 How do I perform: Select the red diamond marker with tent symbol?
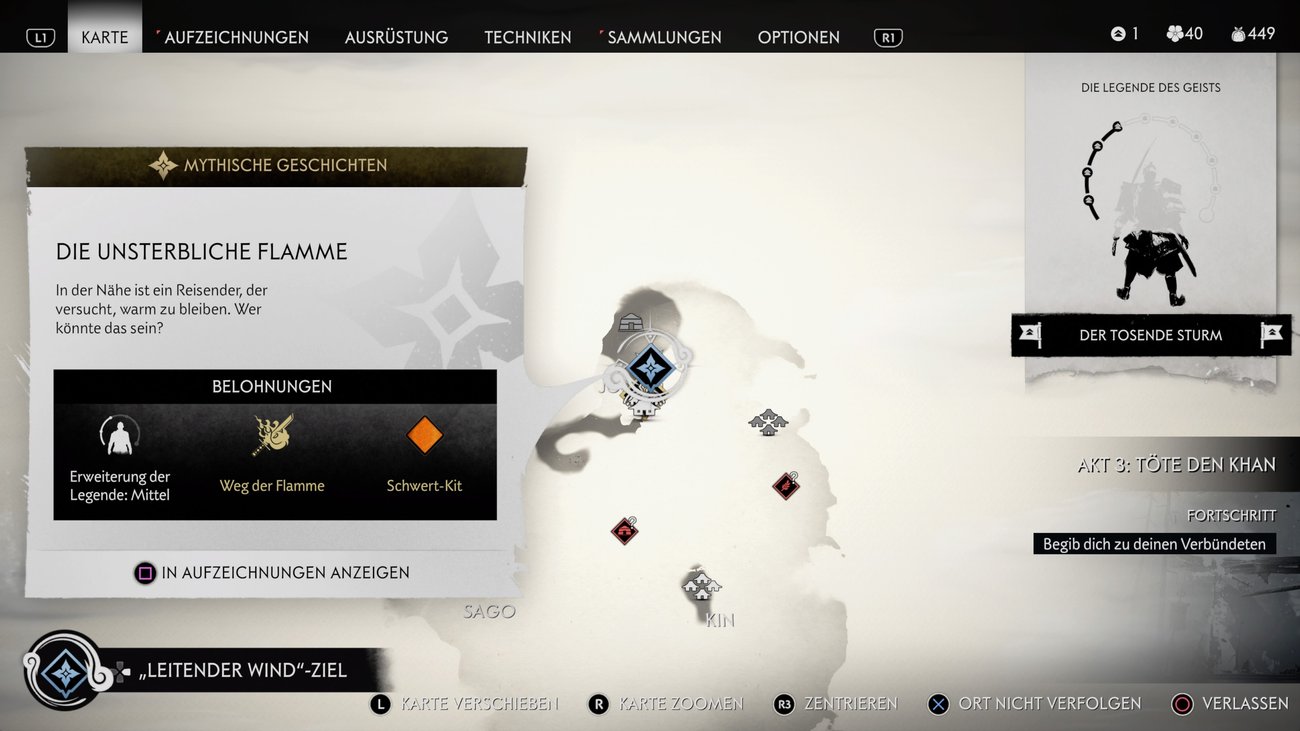(x=625, y=530)
